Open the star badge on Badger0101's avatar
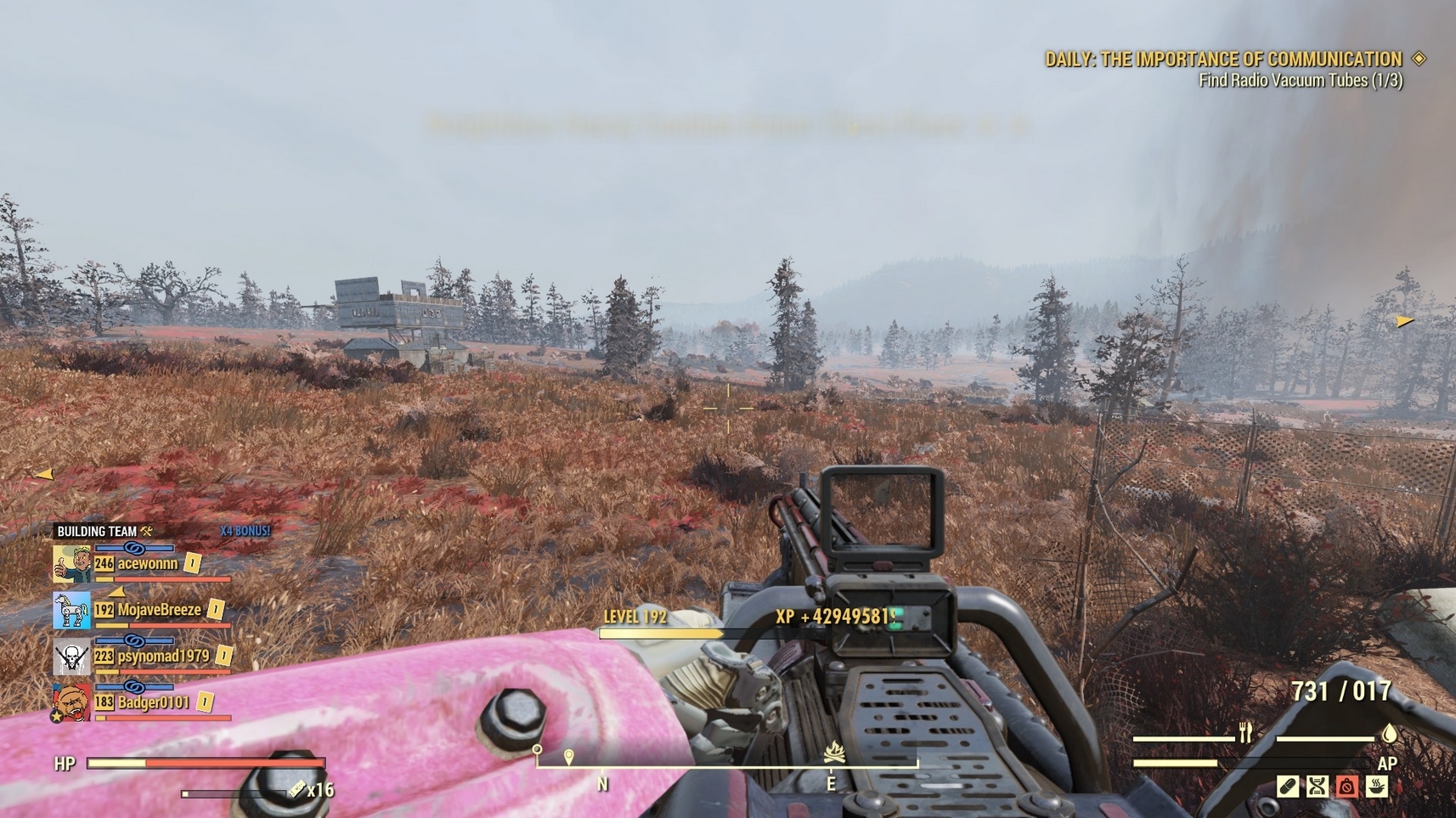Screen dimensions: 1456x818 click(56, 716)
